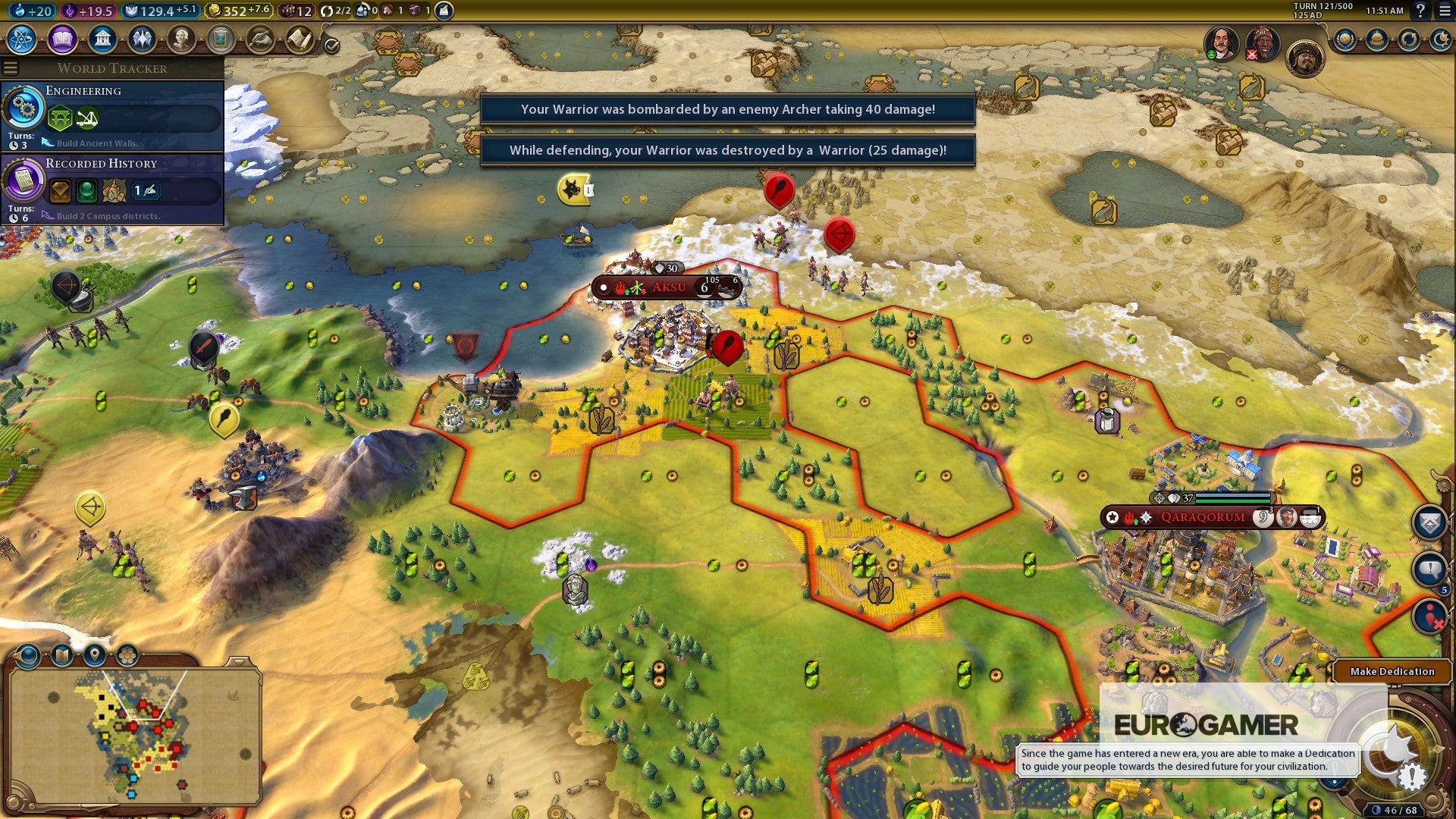Open the Civilopedia question mark menu
Image resolution: width=1456 pixels, height=819 pixels.
click(x=1421, y=11)
